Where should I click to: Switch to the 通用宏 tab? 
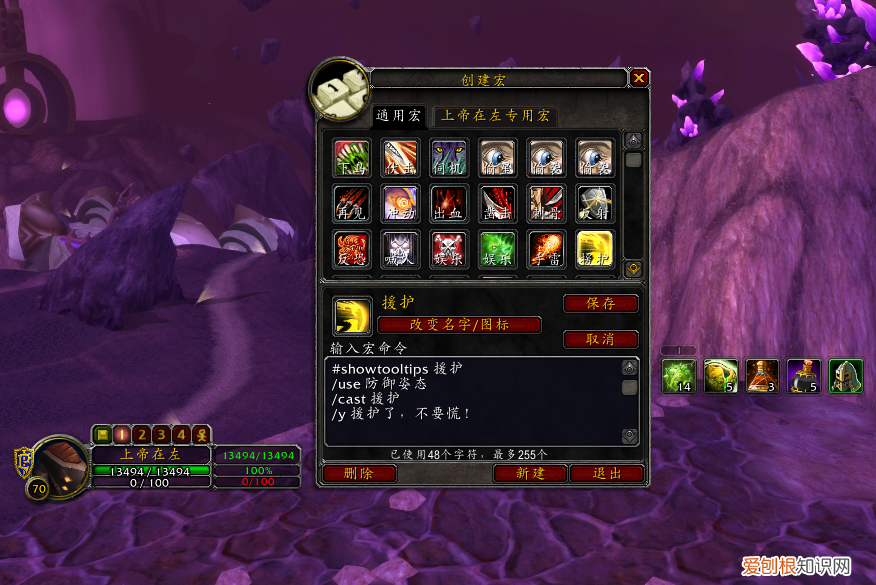[x=399, y=116]
